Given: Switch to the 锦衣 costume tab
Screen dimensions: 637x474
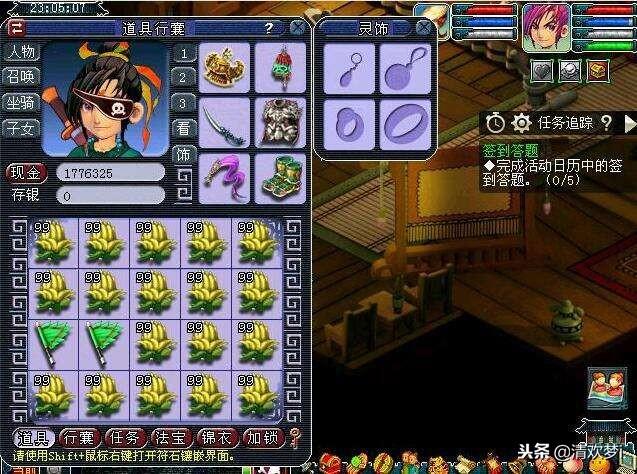Looking at the screenshot, I should [x=217, y=438].
